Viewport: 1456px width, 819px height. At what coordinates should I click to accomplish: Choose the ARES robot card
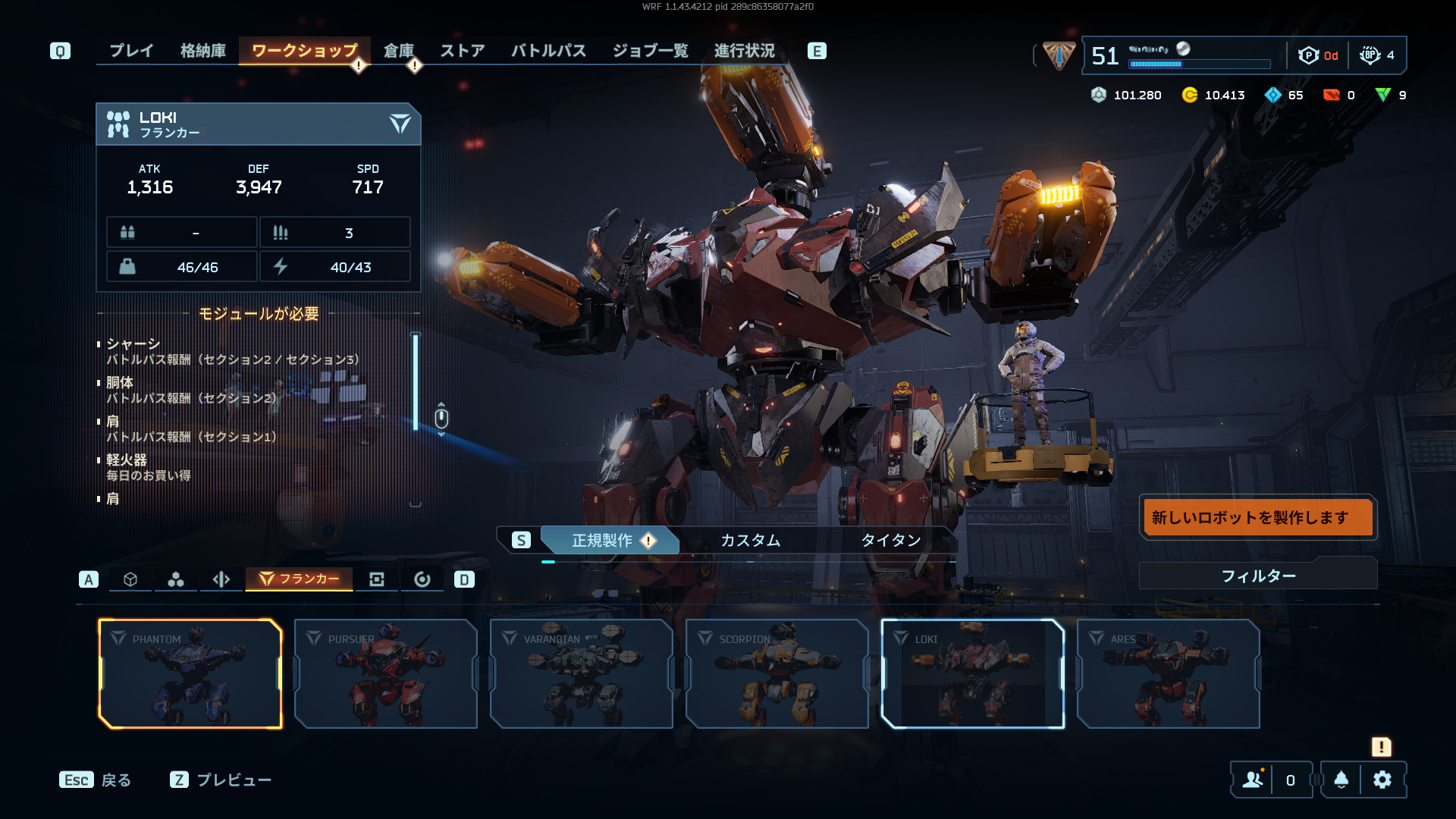tap(1169, 673)
